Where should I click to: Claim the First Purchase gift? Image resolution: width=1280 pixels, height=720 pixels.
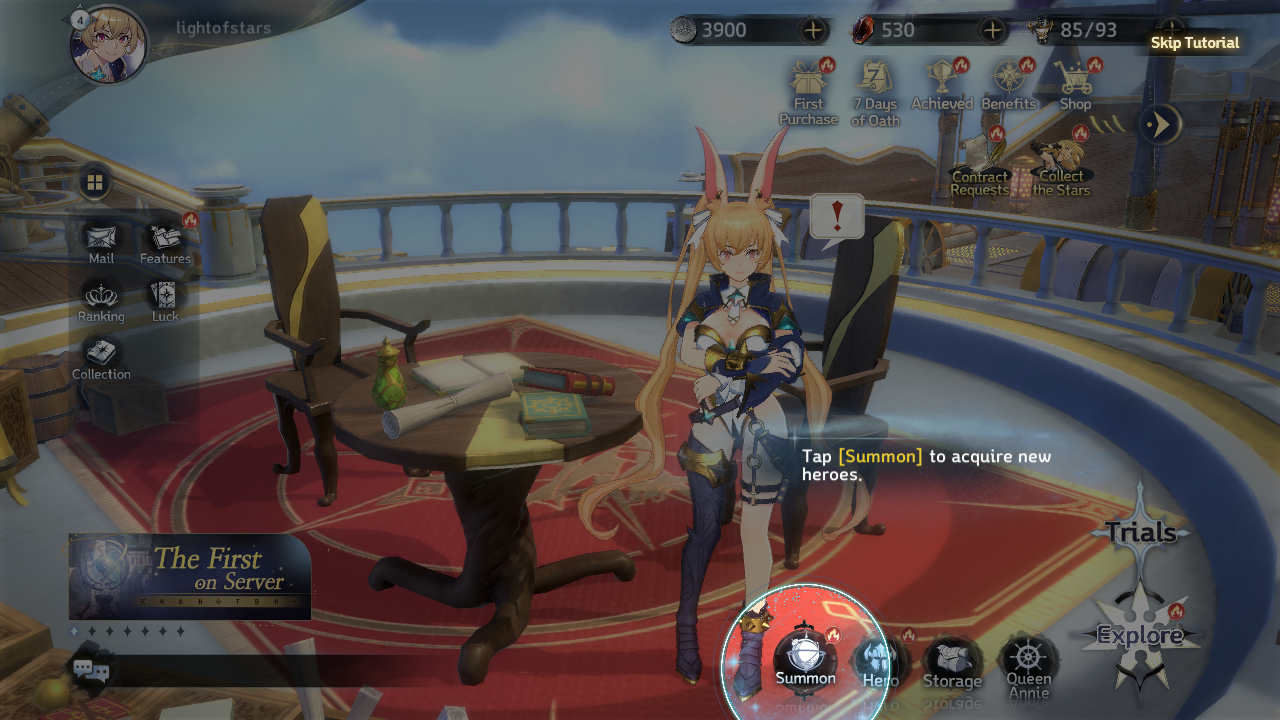point(808,91)
